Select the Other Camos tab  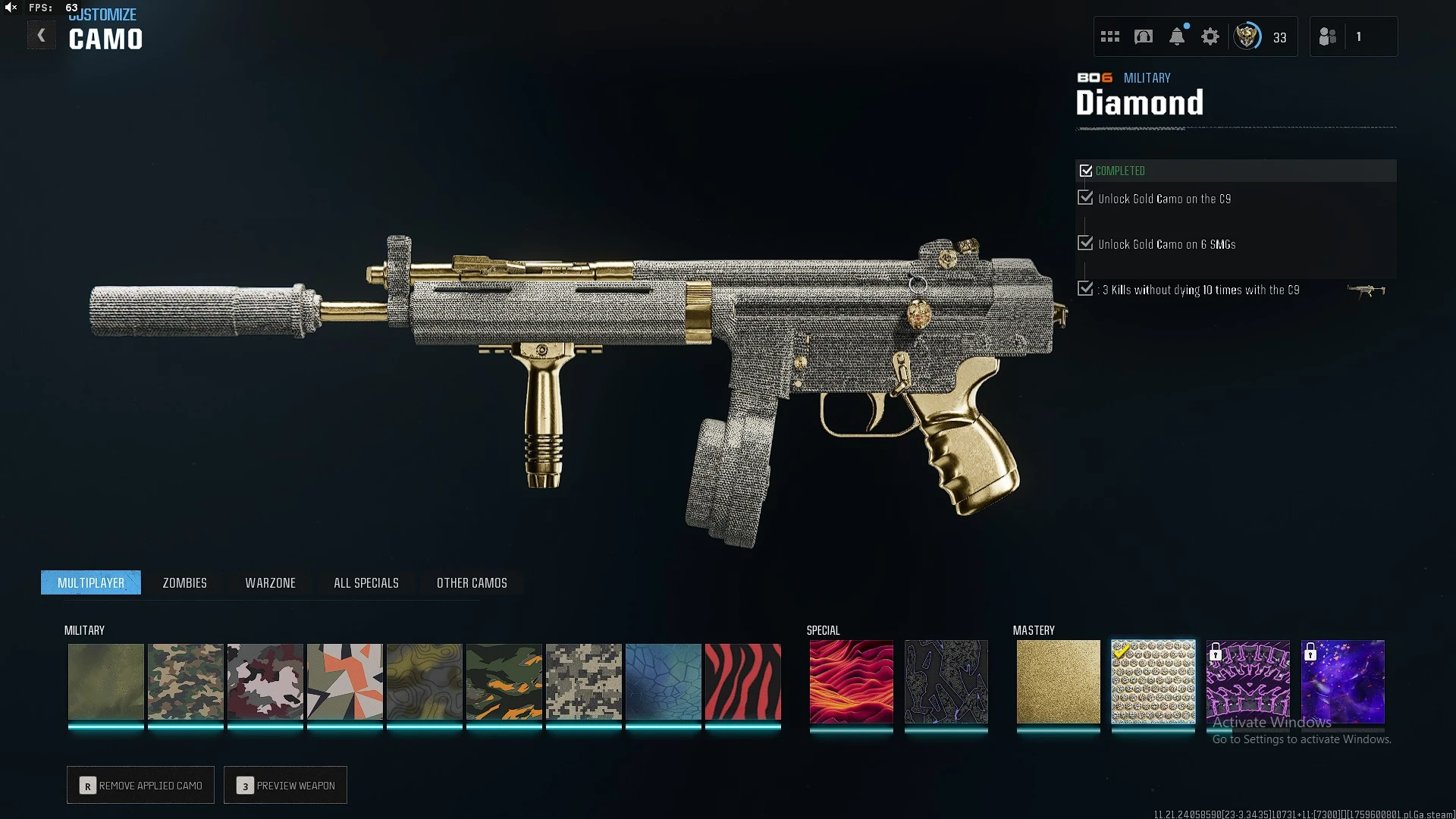(472, 582)
